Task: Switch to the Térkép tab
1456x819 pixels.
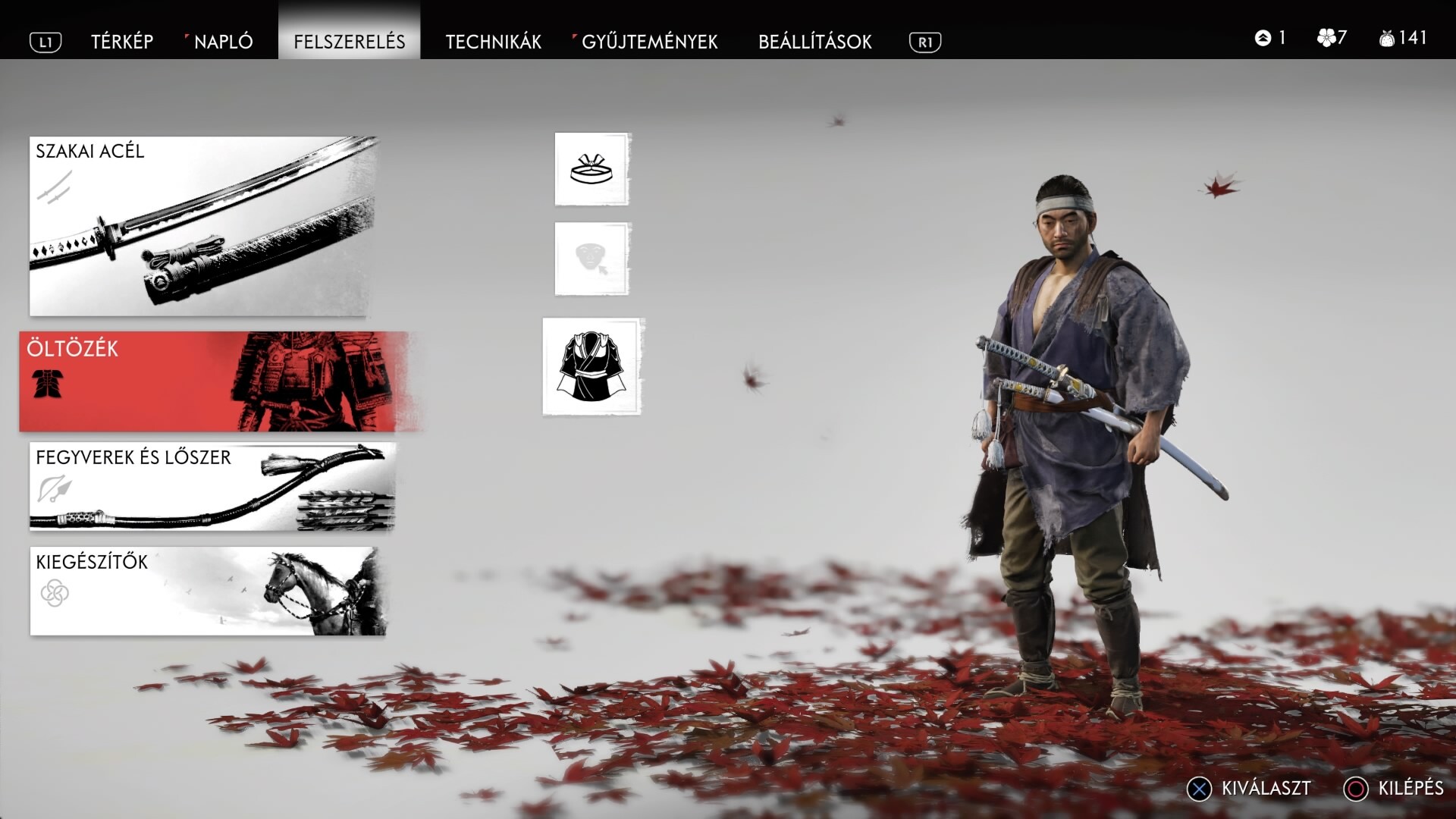Action: (122, 42)
